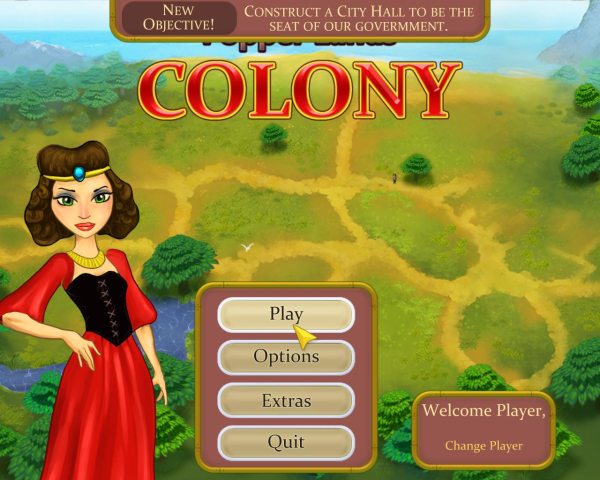Start the game with the Play button
Viewport: 600px width, 480px height.
pyautogui.click(x=286, y=315)
